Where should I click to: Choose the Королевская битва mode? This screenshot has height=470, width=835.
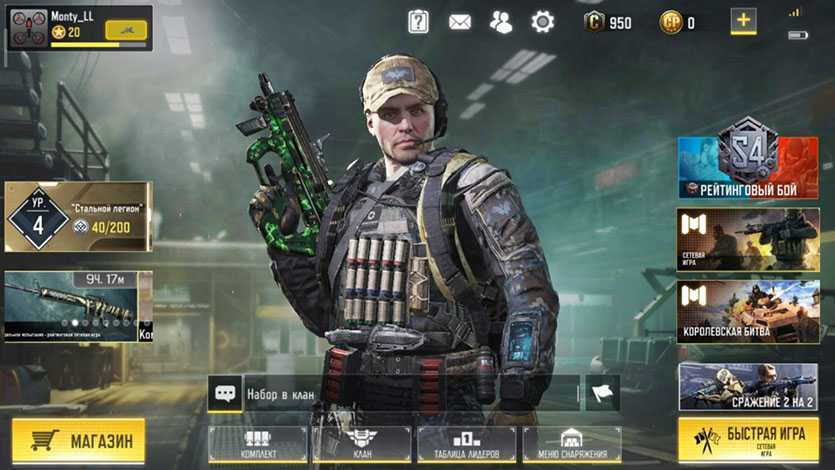(748, 312)
